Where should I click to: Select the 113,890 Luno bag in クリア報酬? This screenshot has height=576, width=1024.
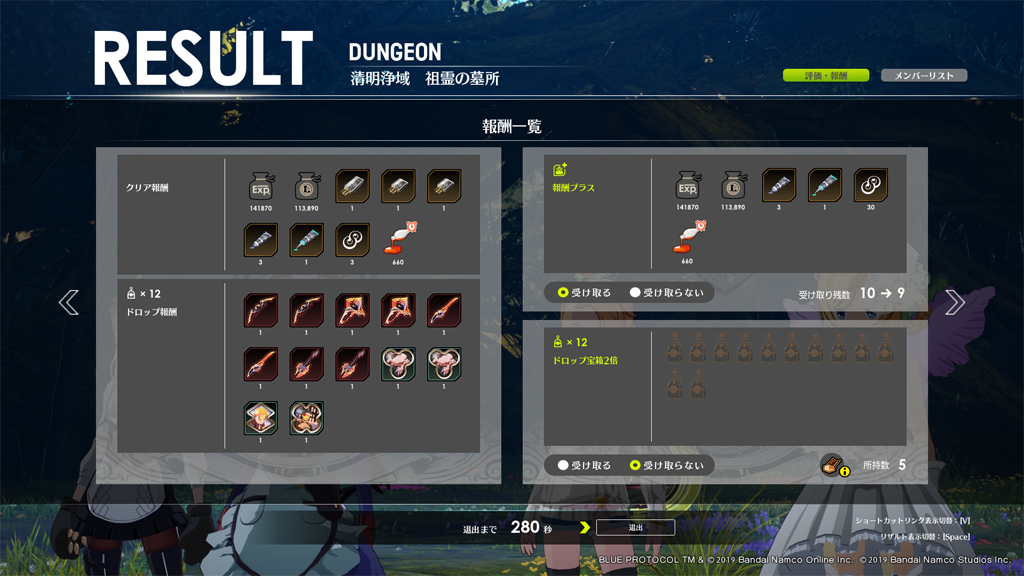coord(307,186)
